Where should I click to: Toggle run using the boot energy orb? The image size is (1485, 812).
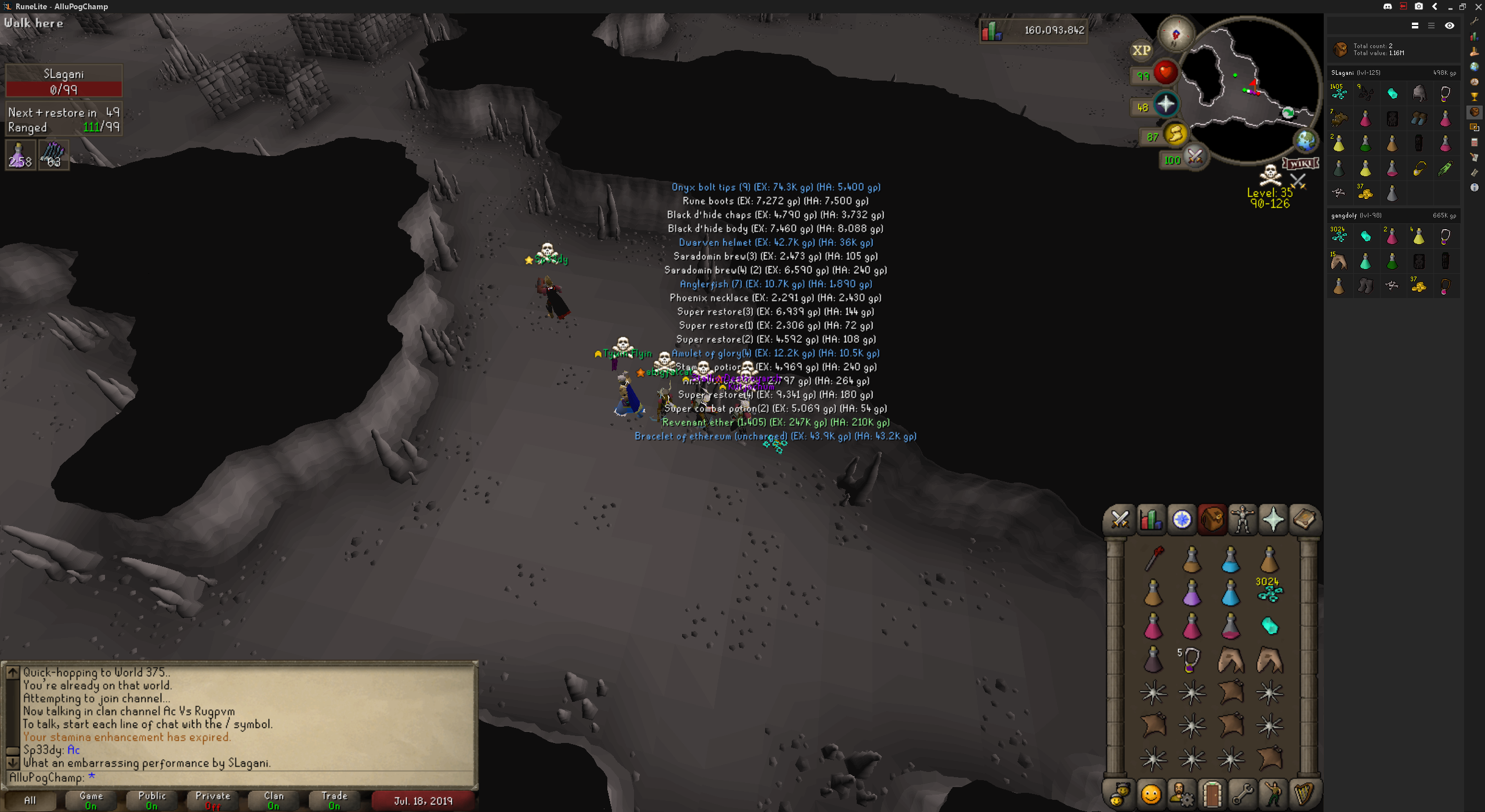1175,135
